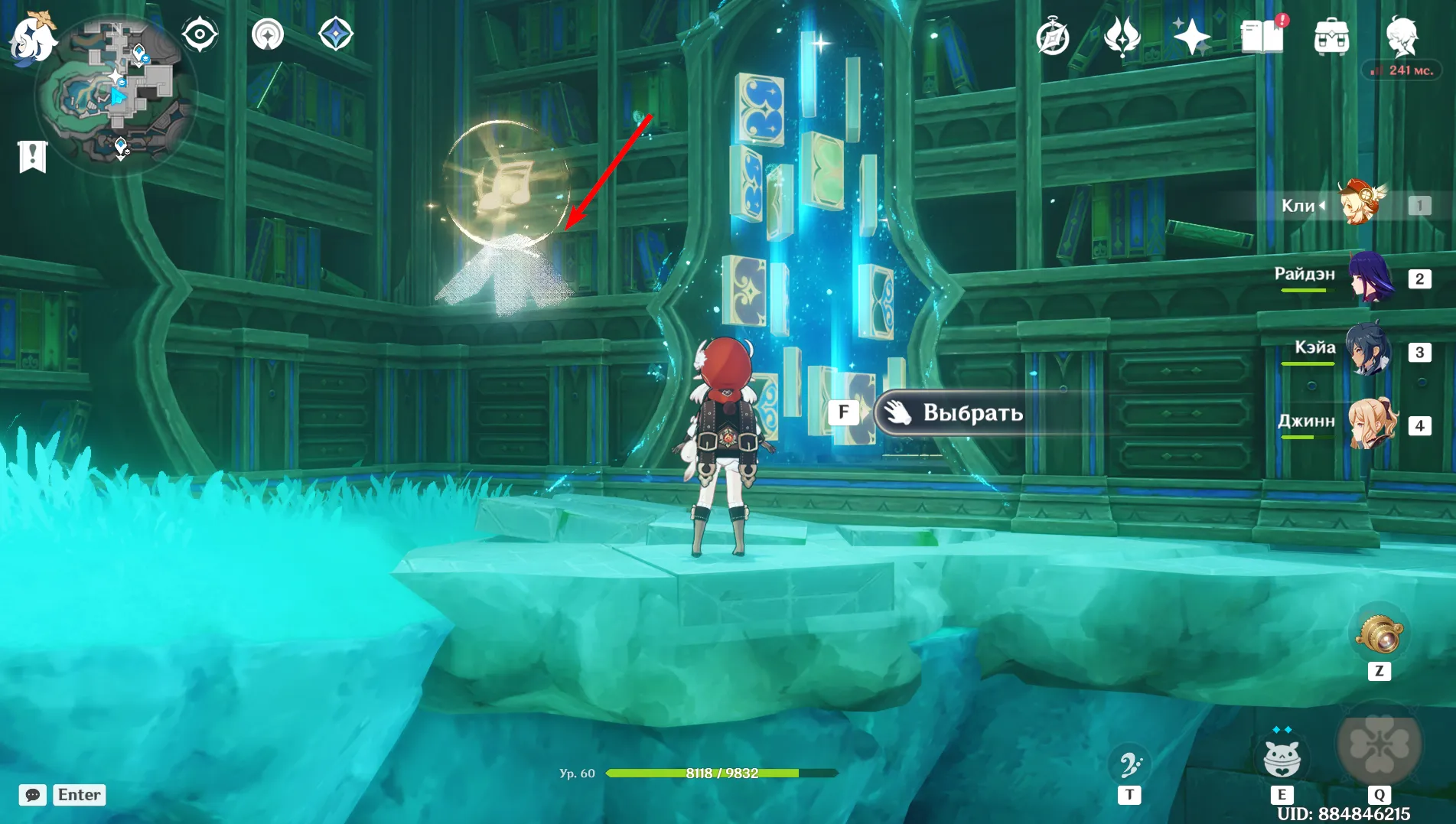
Task: Open the compass adventure icon
Action: coord(1053,37)
